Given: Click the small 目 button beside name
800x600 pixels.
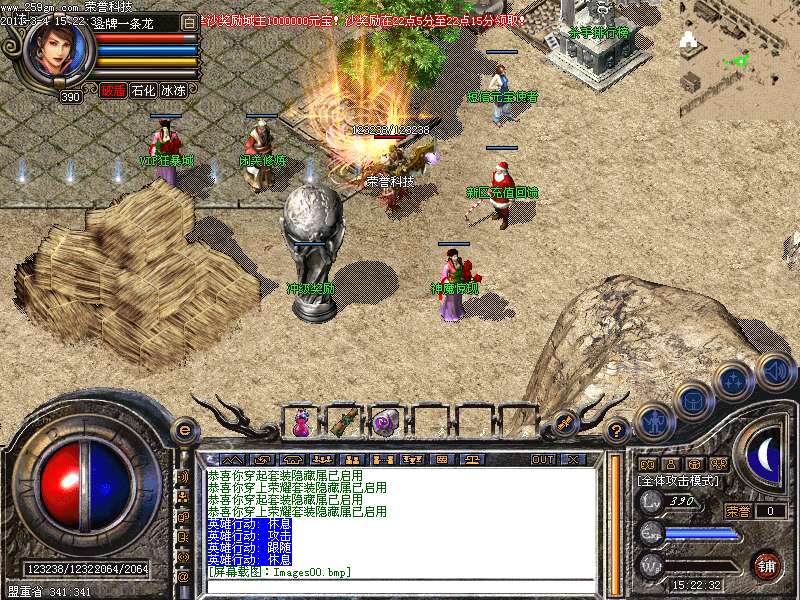Looking at the screenshot, I should 190,21.
